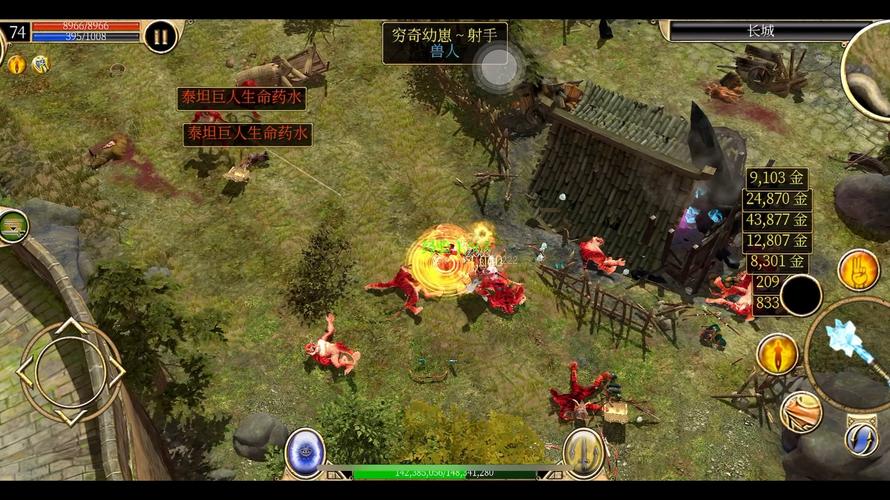The image size is (890, 500).
Task: Activate the blue spirit face skill orb
Action: coord(305,451)
